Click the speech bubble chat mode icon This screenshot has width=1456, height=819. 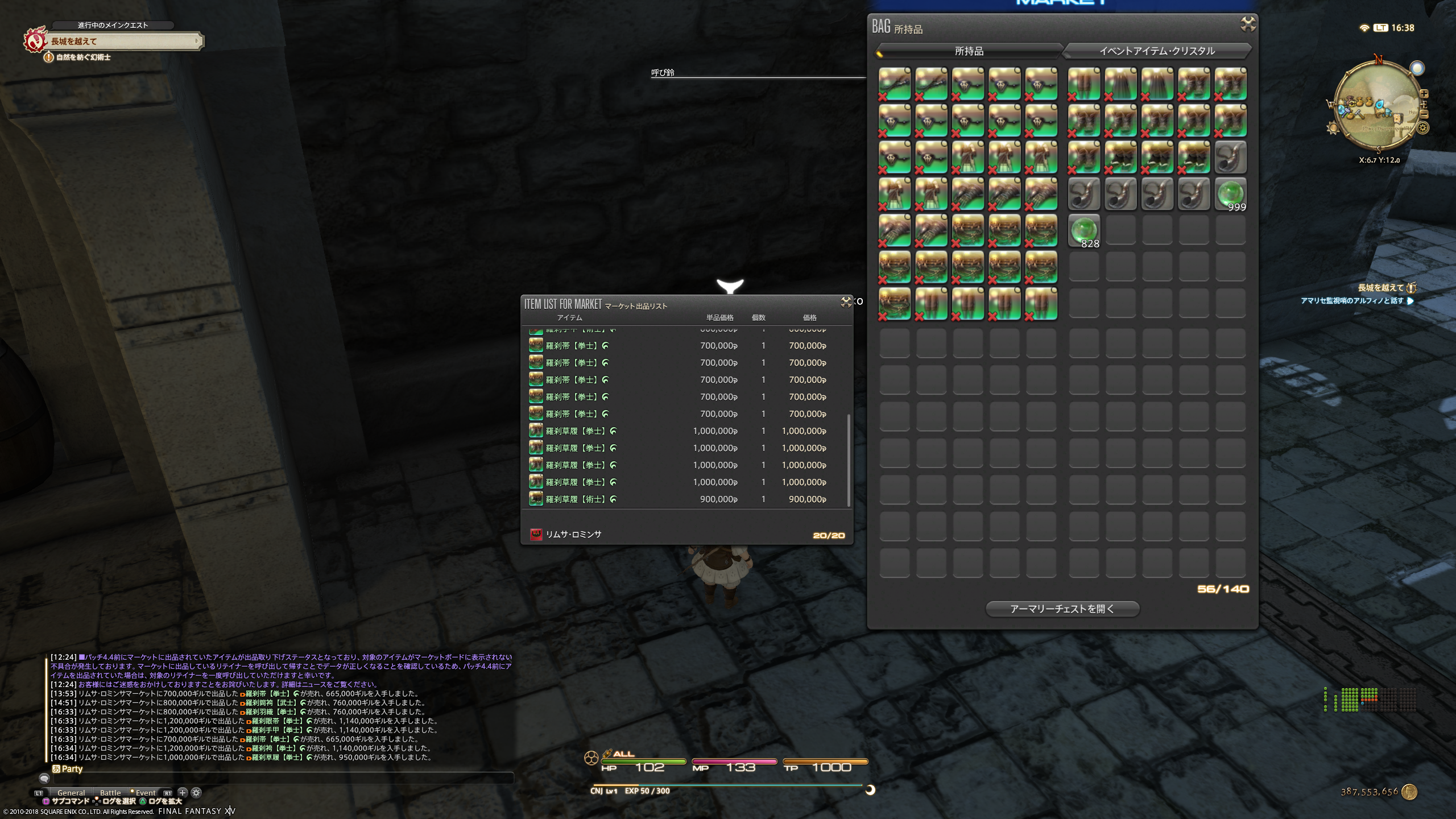pos(44,778)
